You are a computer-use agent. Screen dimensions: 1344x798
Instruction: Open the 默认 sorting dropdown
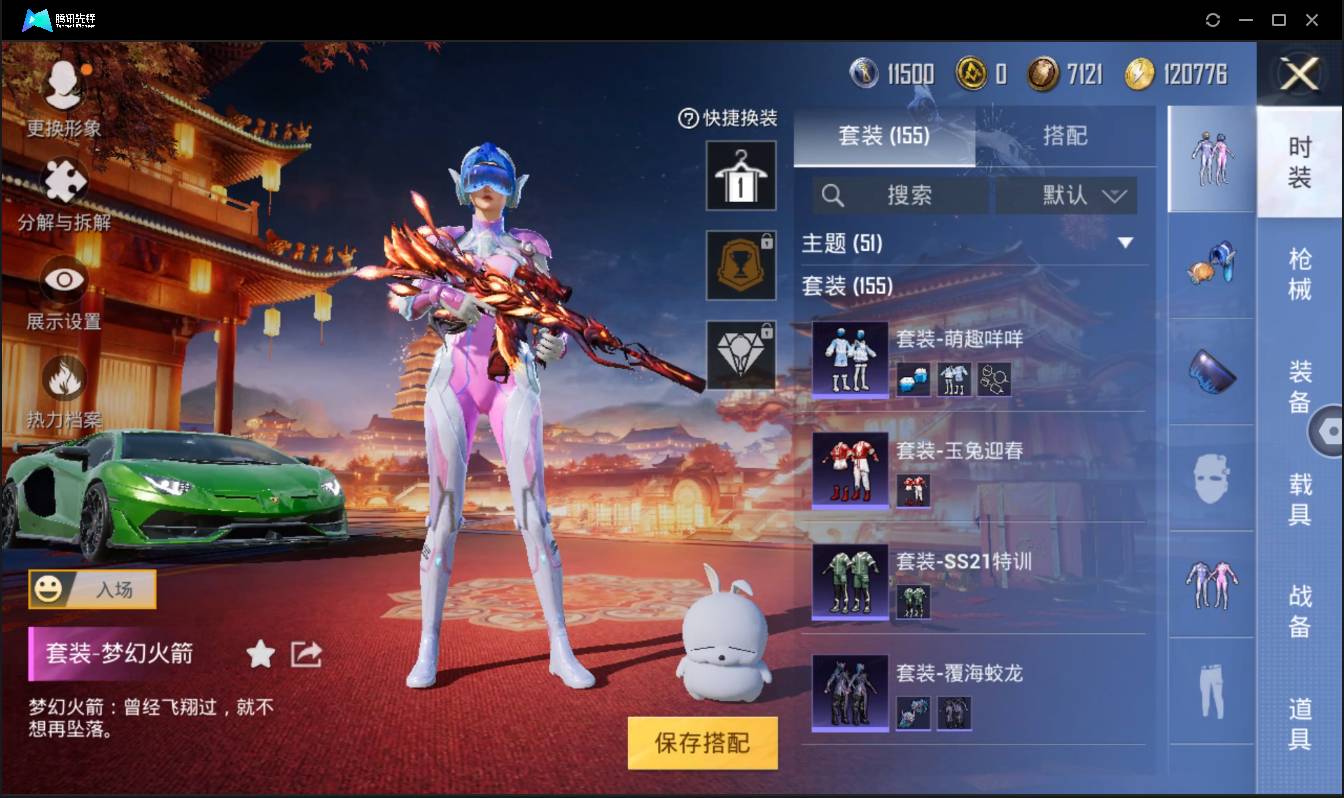click(1066, 195)
